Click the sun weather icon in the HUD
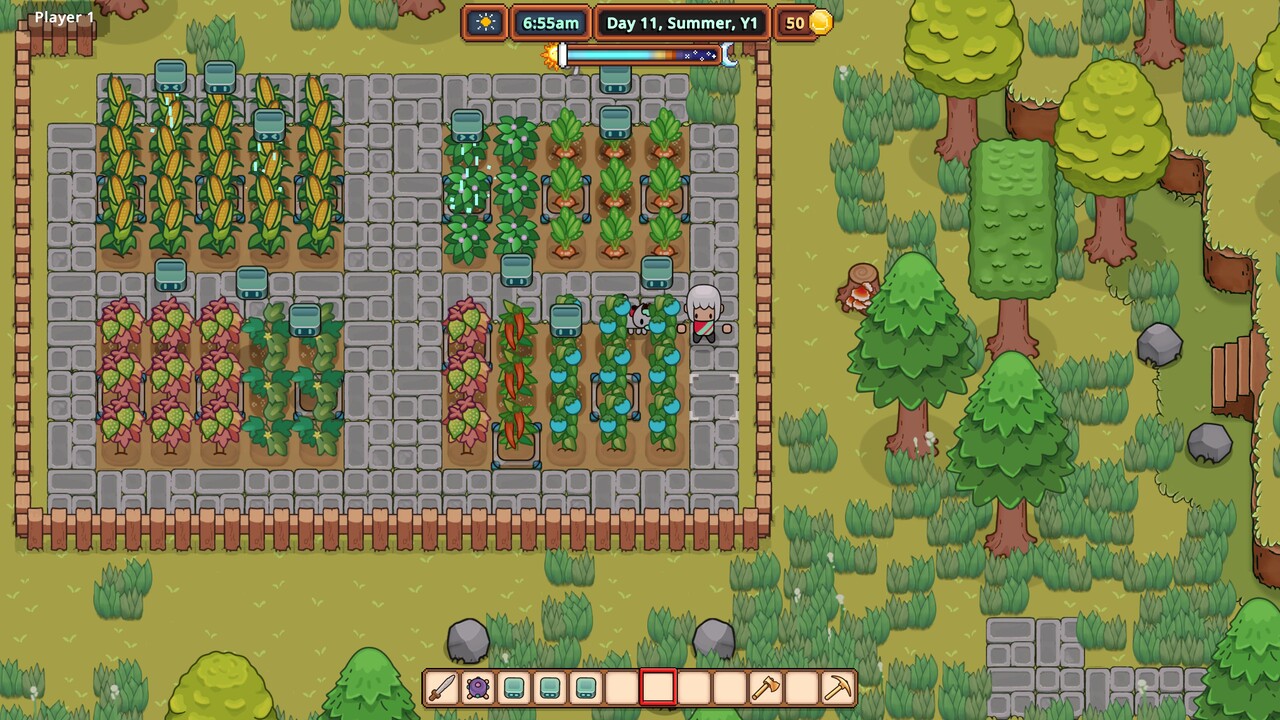 (x=486, y=22)
